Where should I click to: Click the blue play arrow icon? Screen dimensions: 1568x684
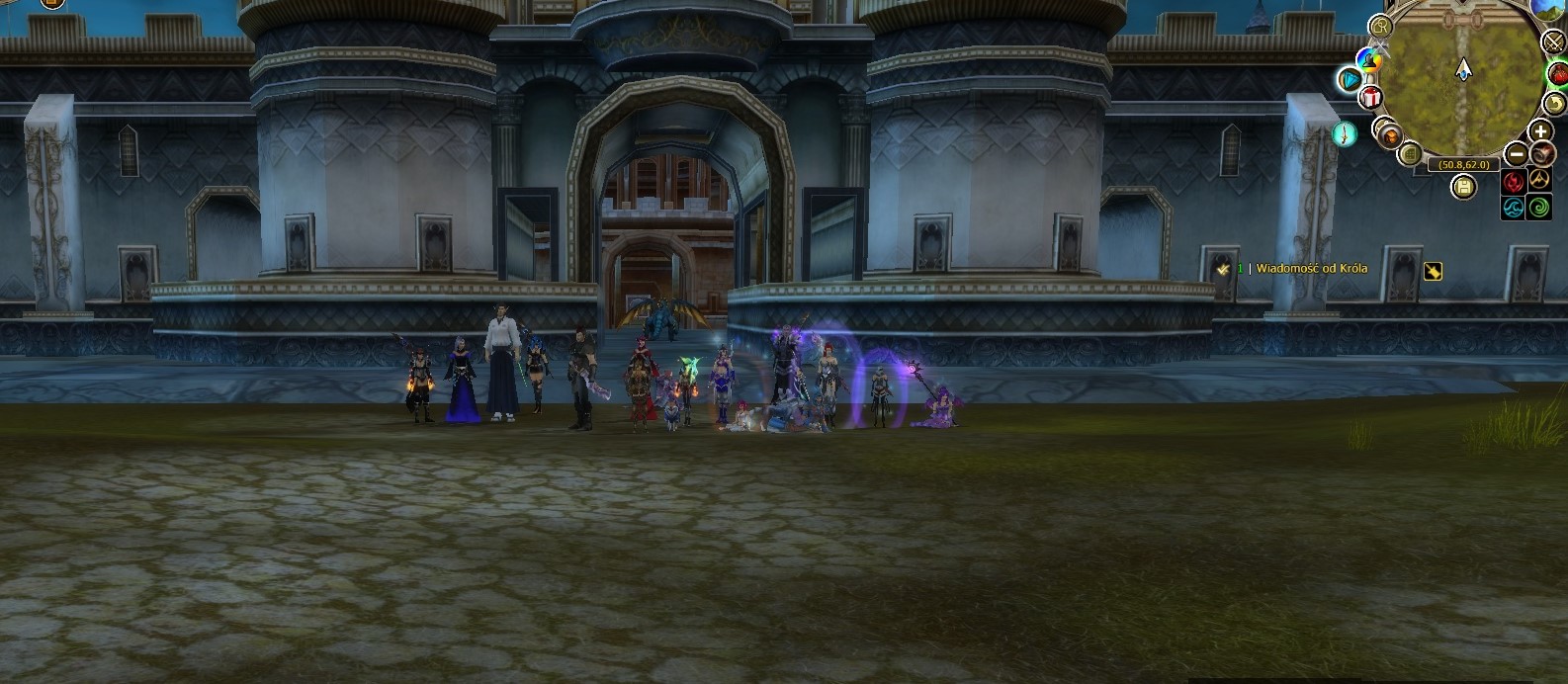pos(1350,79)
